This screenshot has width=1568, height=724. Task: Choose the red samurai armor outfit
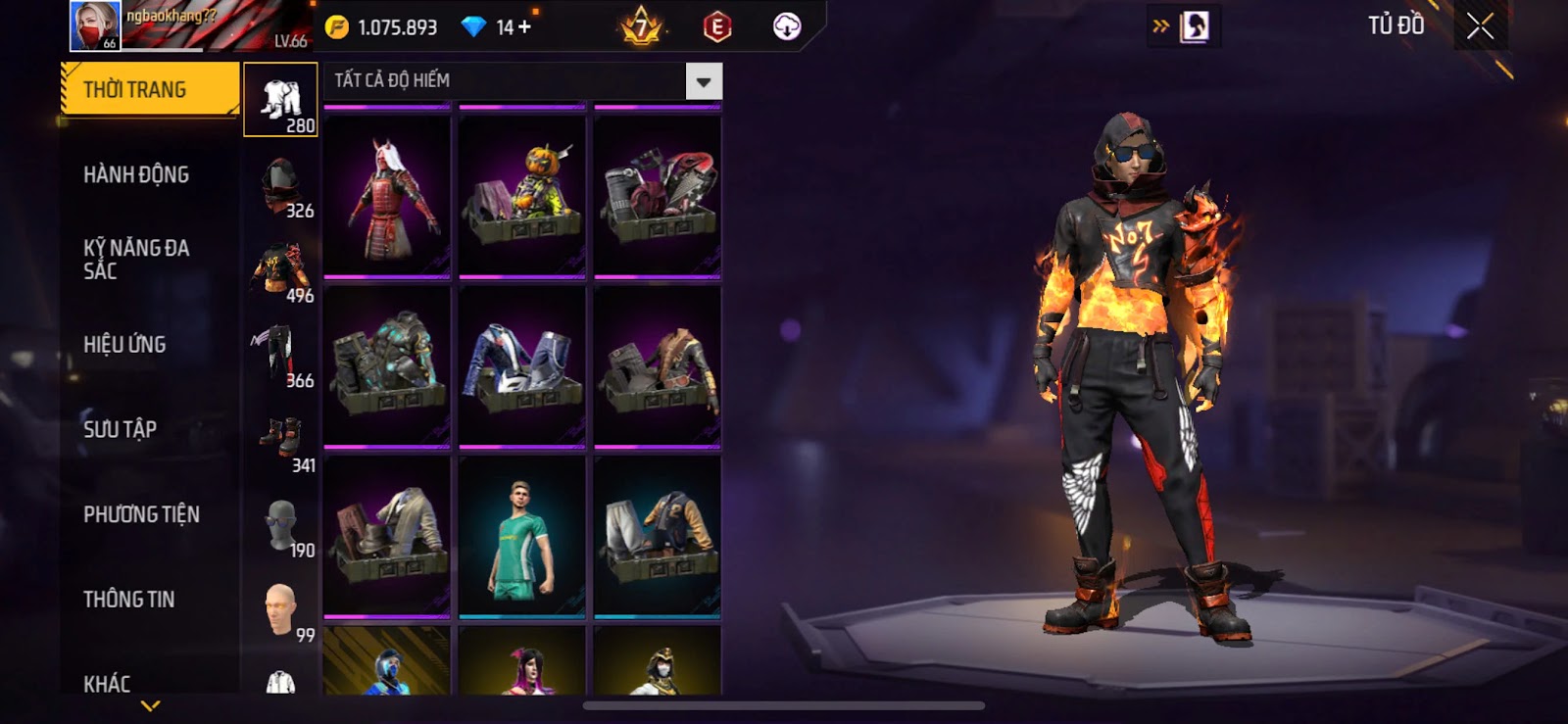(x=387, y=197)
